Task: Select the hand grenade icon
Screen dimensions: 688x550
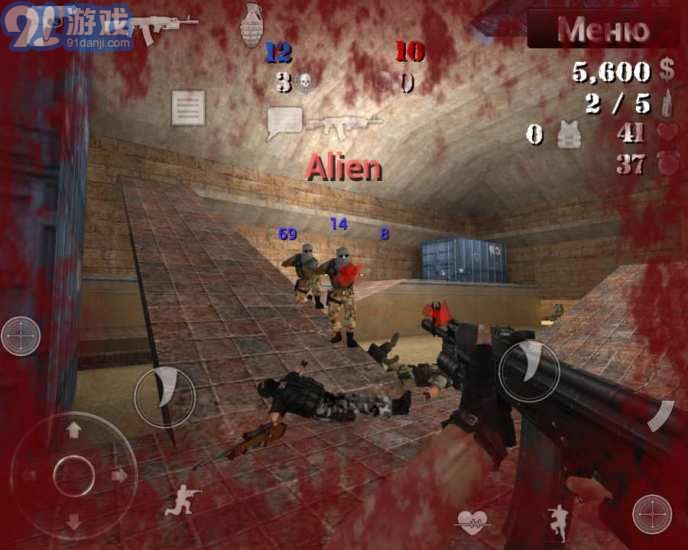Action: pyautogui.click(x=252, y=23)
